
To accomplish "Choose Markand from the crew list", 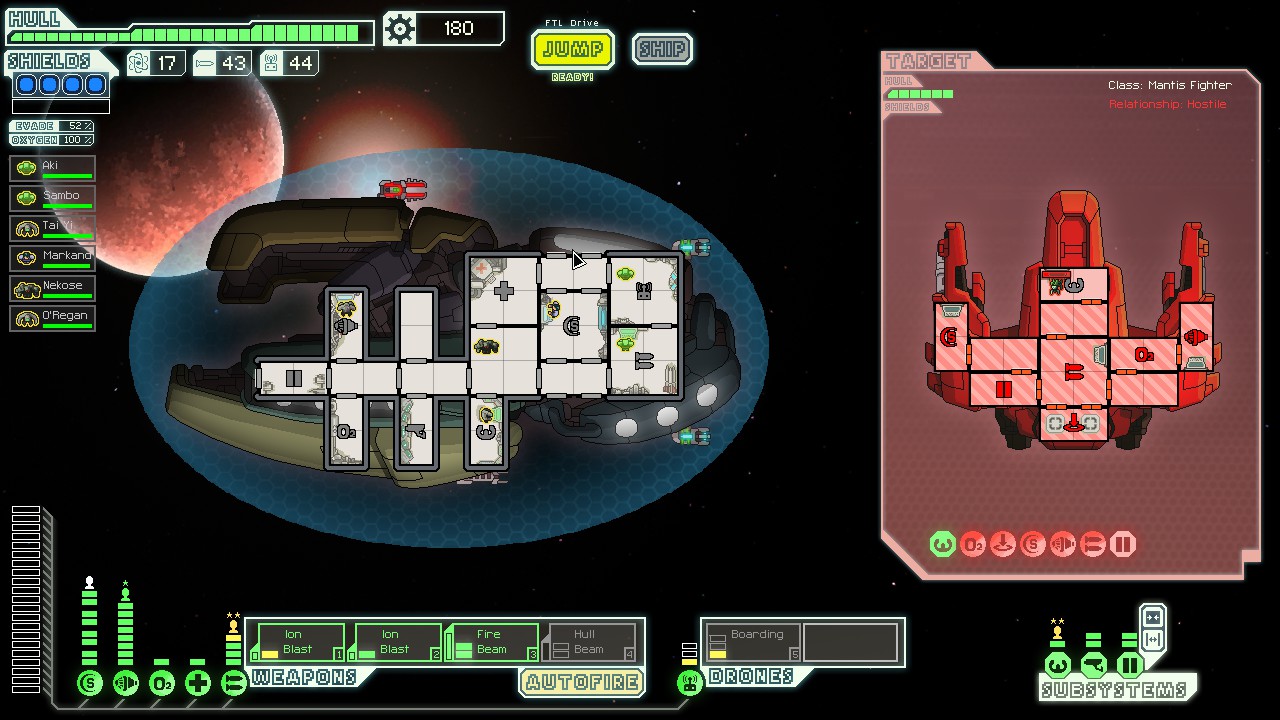I will click(x=53, y=258).
